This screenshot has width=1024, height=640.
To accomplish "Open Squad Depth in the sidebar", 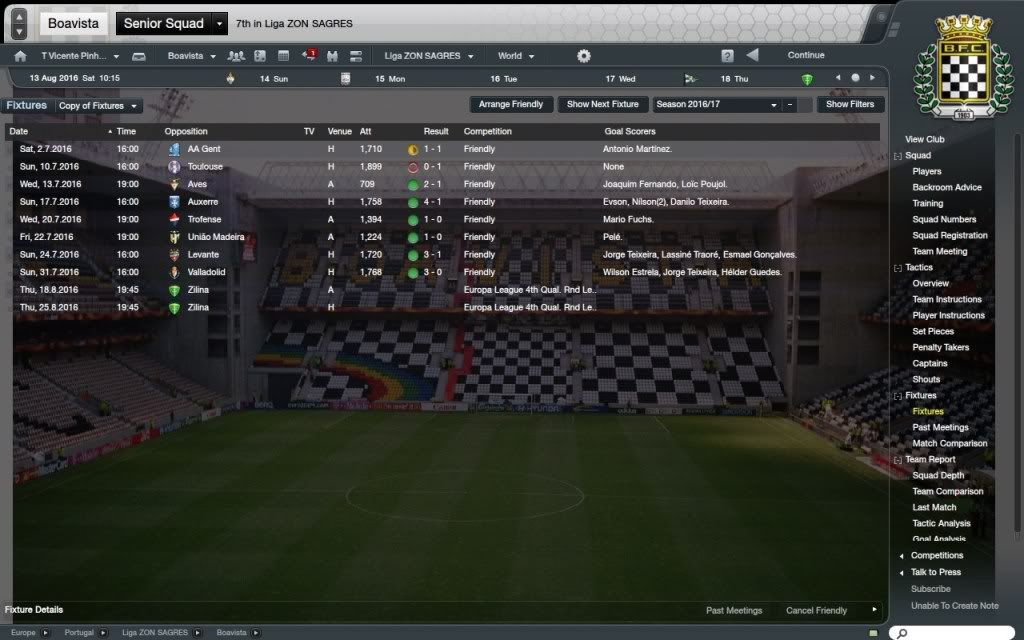I will coord(938,476).
